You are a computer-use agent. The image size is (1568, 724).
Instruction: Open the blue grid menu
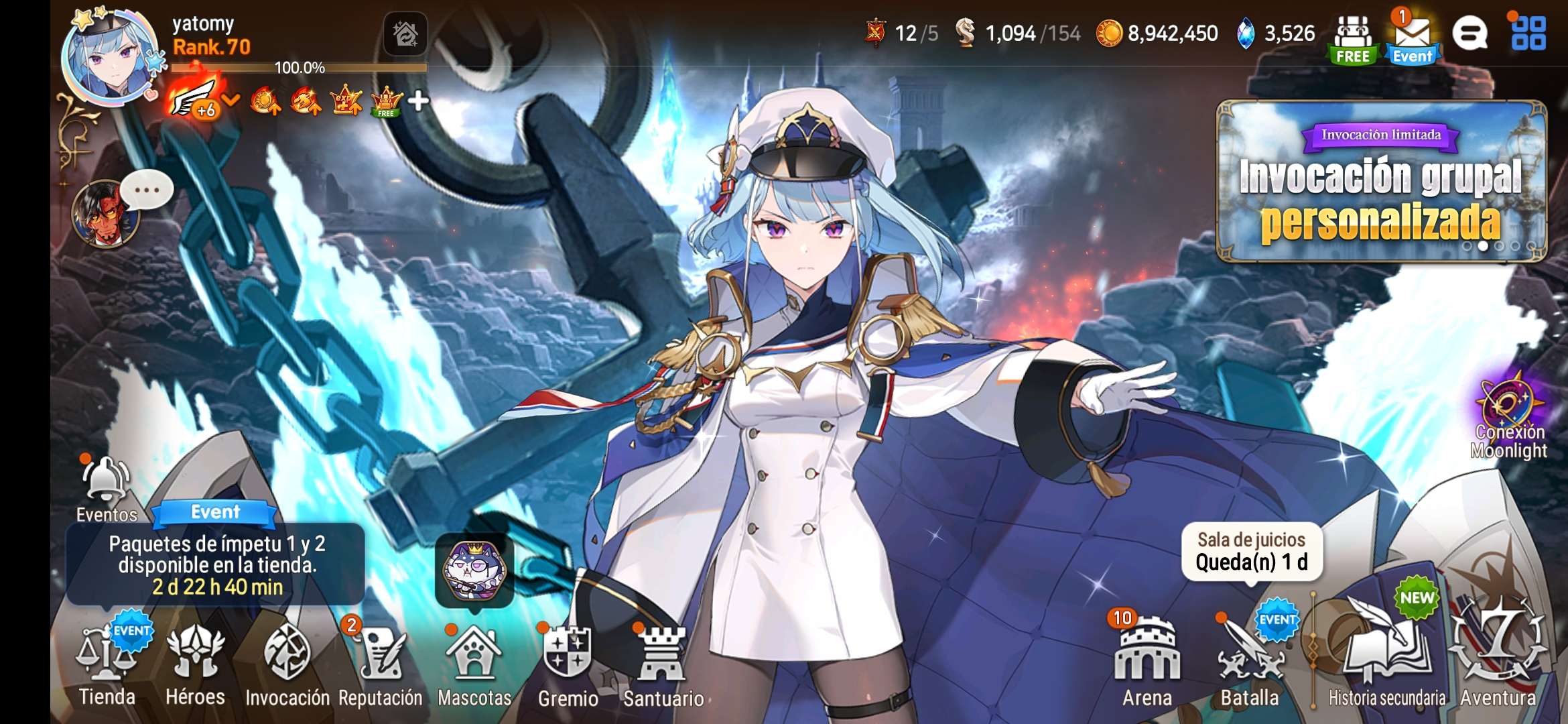click(1528, 34)
